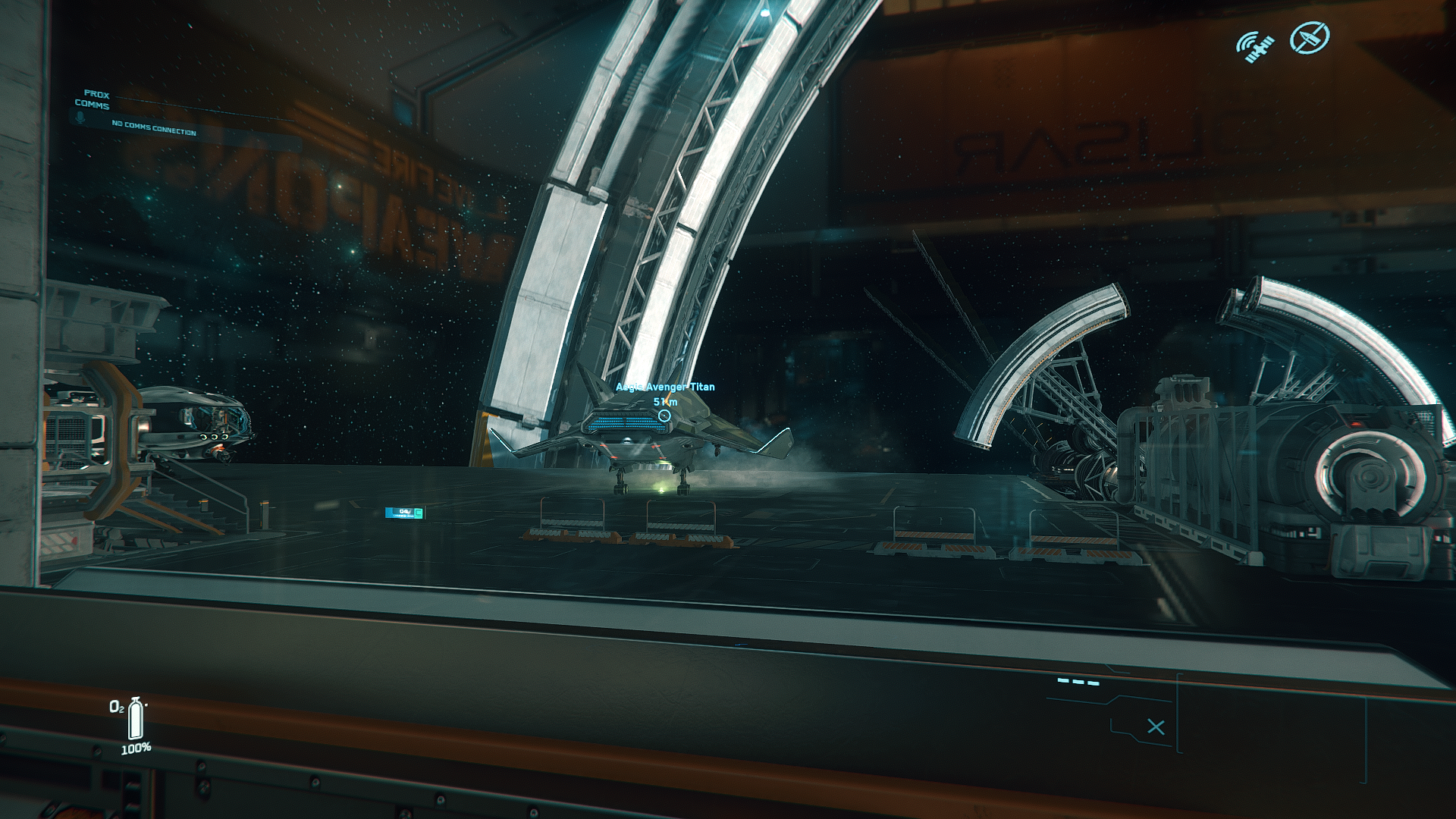This screenshot has height=819, width=1456.
Task: Select the Aegis Avenger Titan ship marker
Action: pos(664,416)
